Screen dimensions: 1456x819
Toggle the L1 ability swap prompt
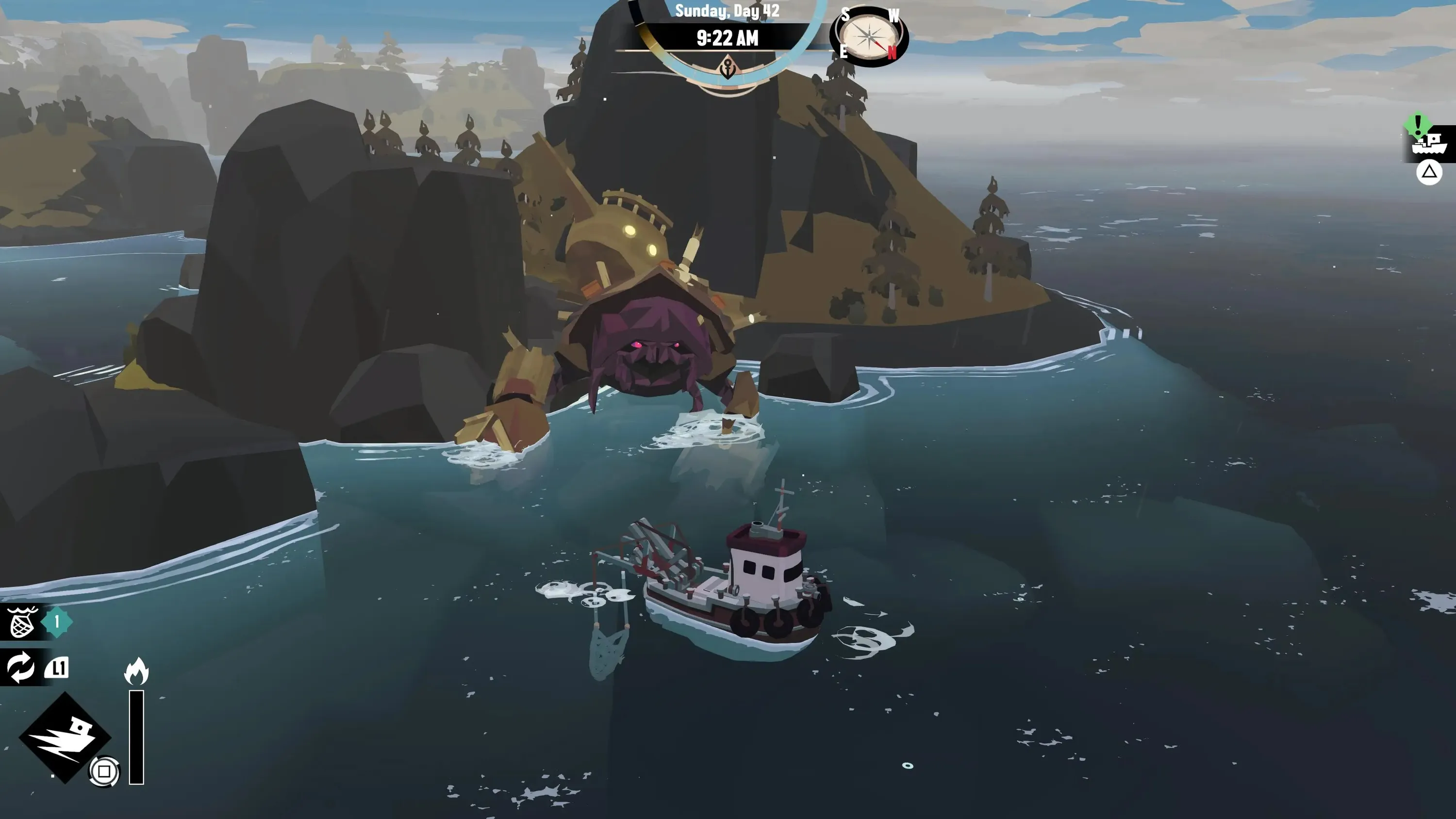[x=58, y=667]
